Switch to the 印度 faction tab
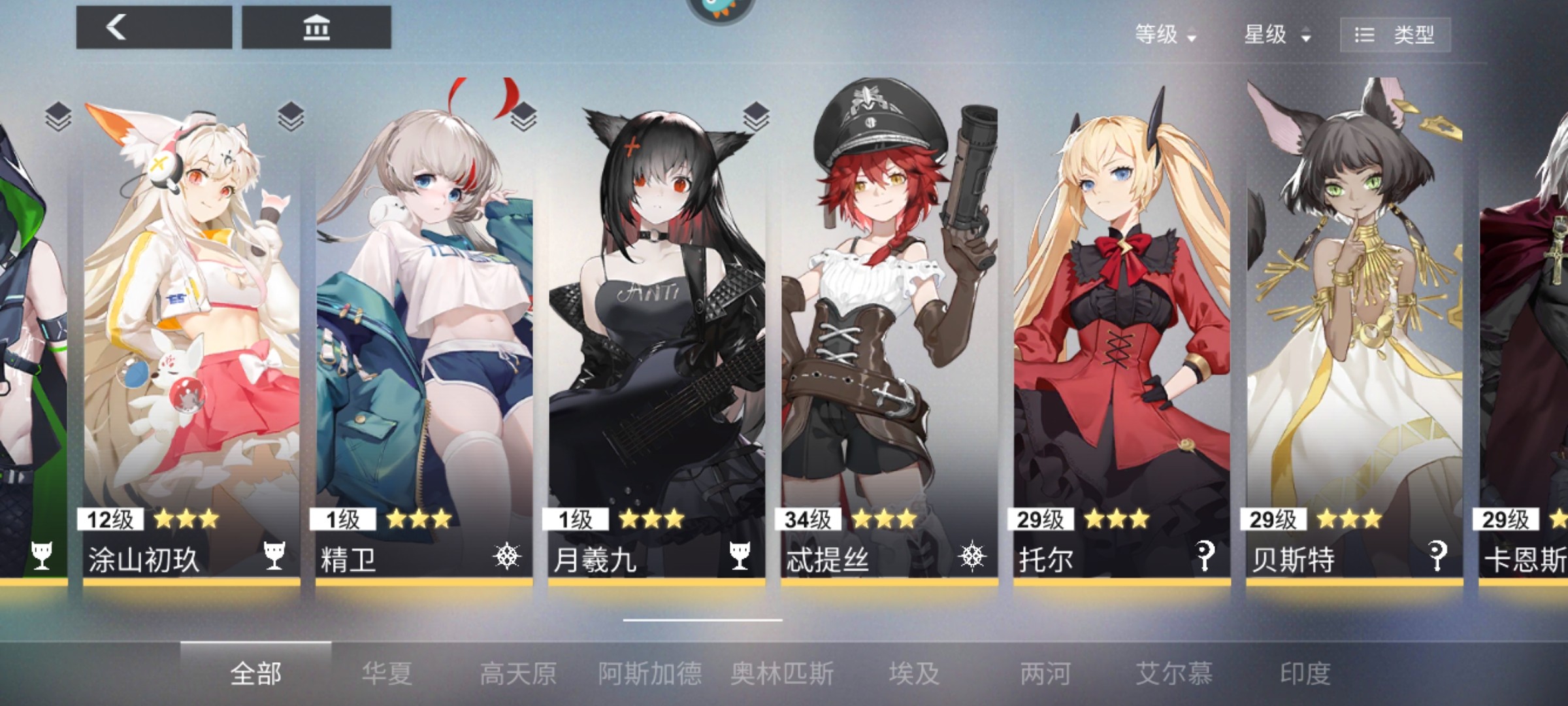Image resolution: width=1568 pixels, height=706 pixels. [x=1305, y=673]
